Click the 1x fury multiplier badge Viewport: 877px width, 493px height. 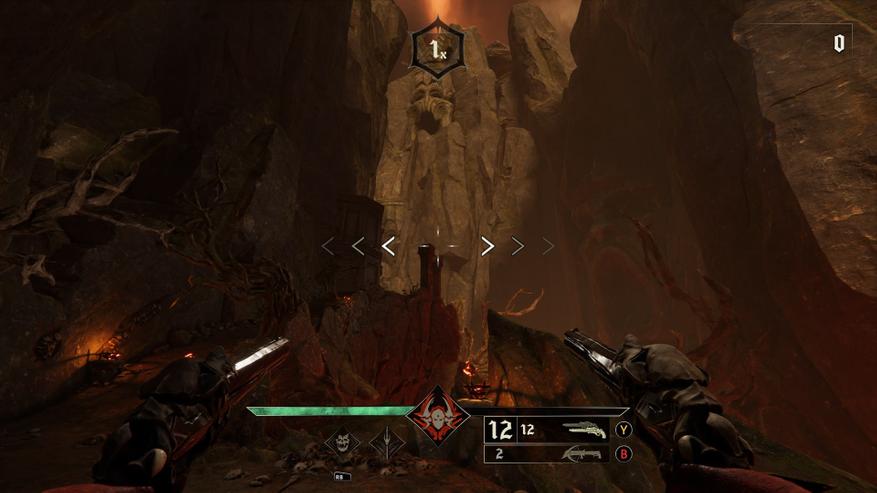click(438, 48)
